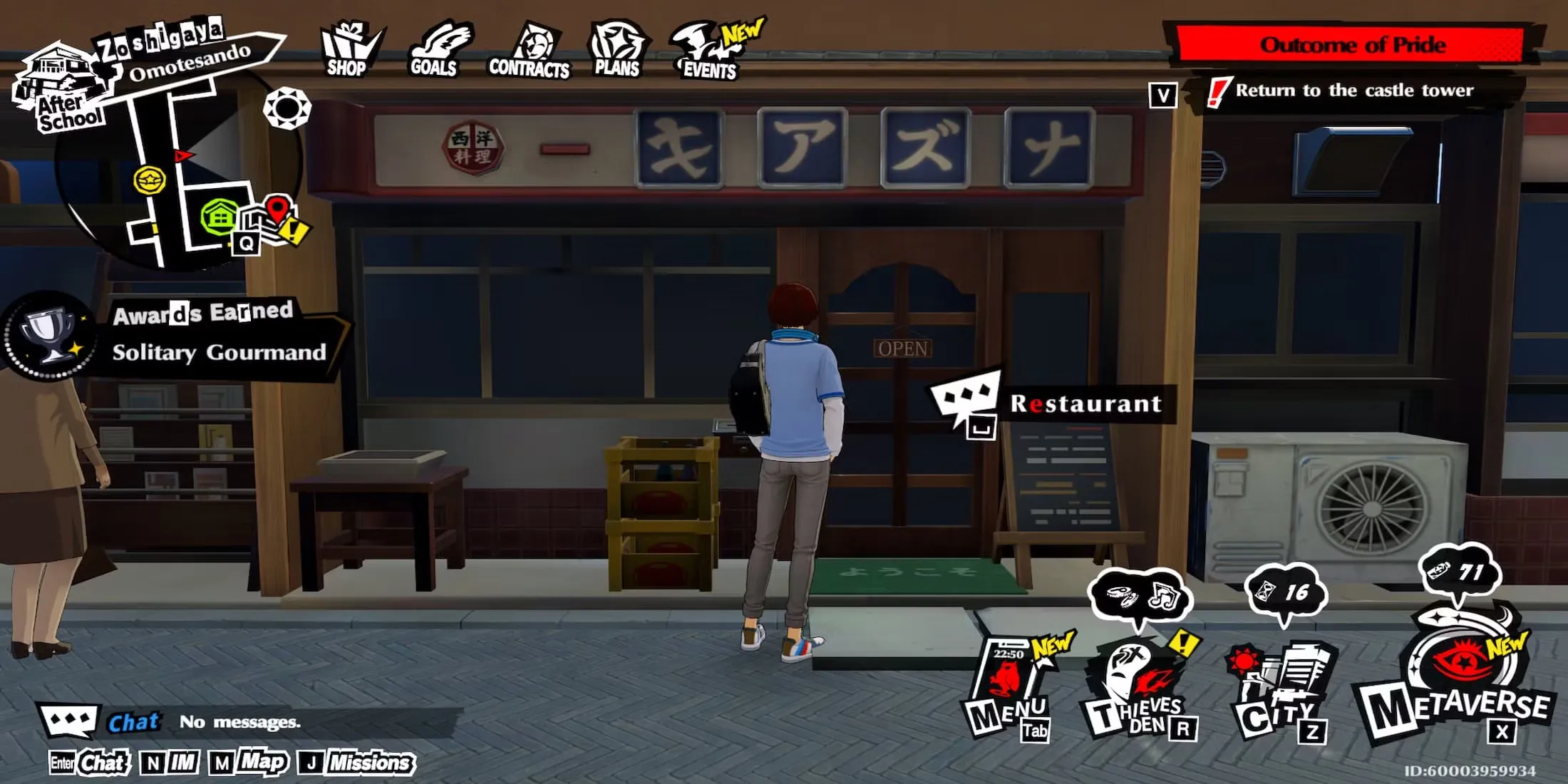The height and width of the screenshot is (784, 1568).
Task: Open the Map
Action: (x=251, y=763)
